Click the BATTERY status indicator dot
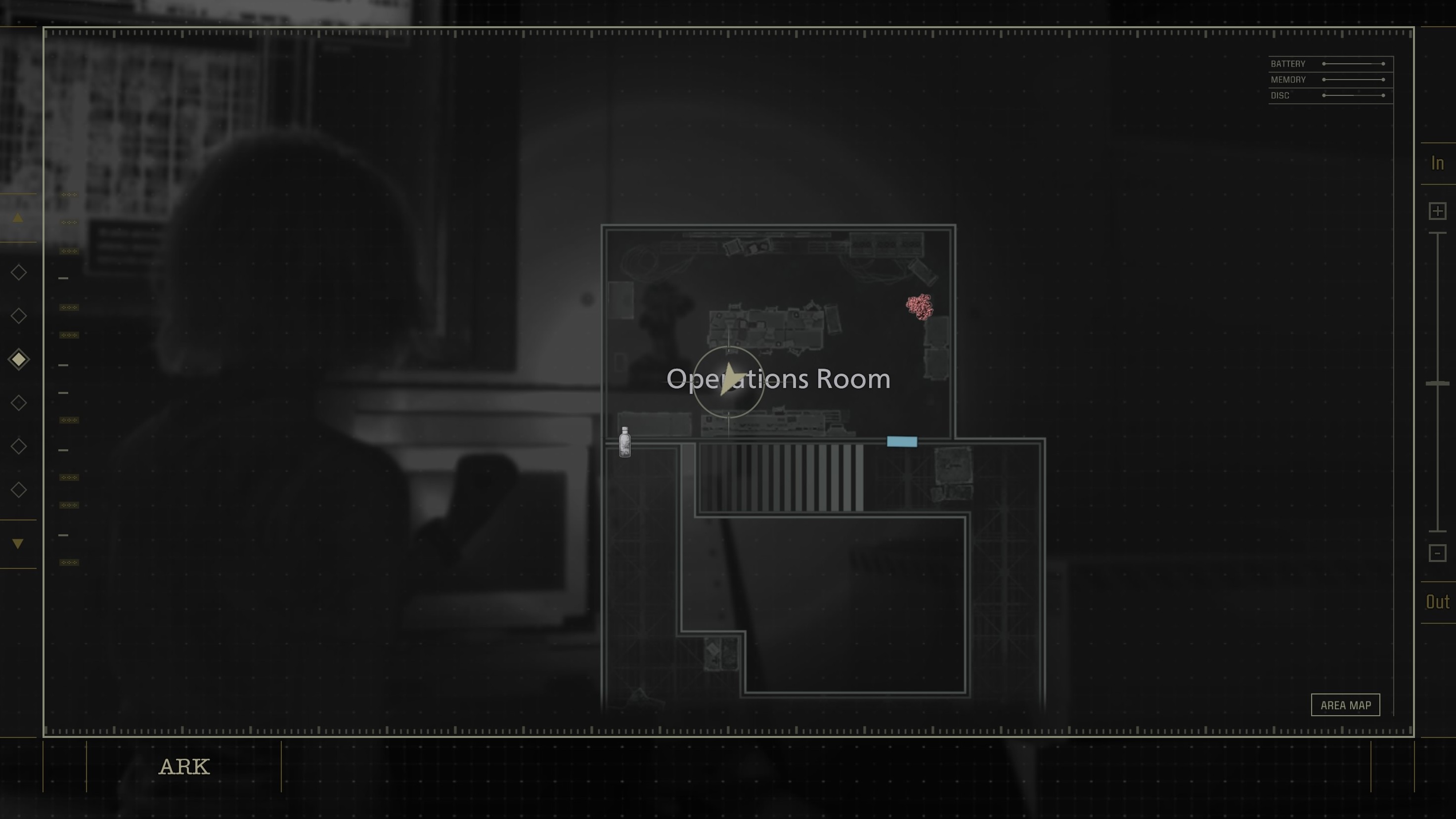Screen dimensions: 1456x819 pos(1325,64)
